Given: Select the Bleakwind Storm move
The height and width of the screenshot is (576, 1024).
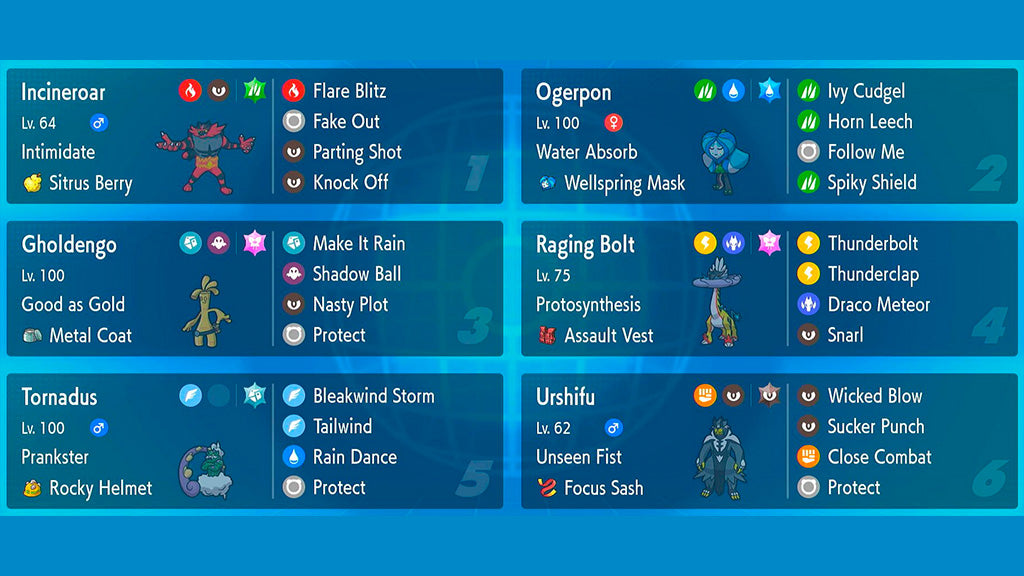Looking at the screenshot, I should click(x=373, y=396).
